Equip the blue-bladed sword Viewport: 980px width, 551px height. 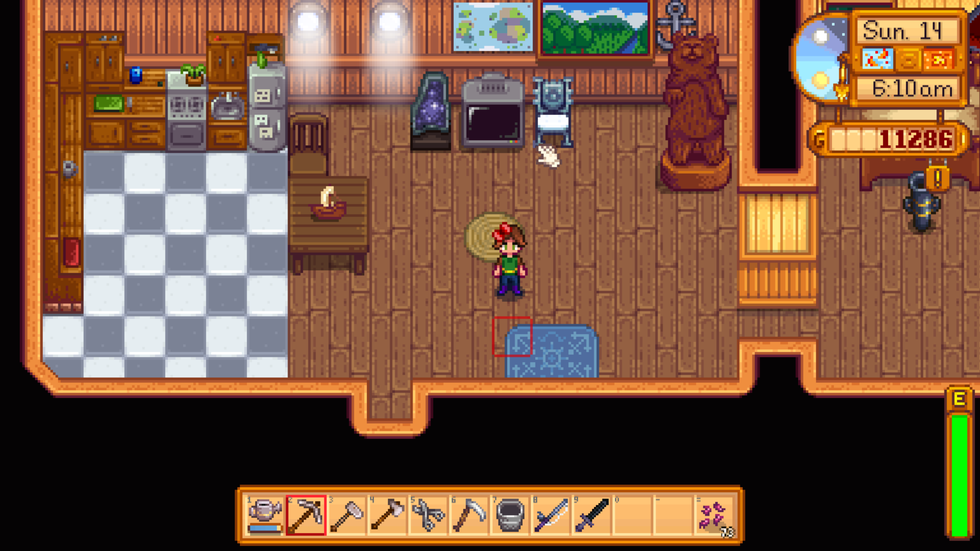(552, 516)
